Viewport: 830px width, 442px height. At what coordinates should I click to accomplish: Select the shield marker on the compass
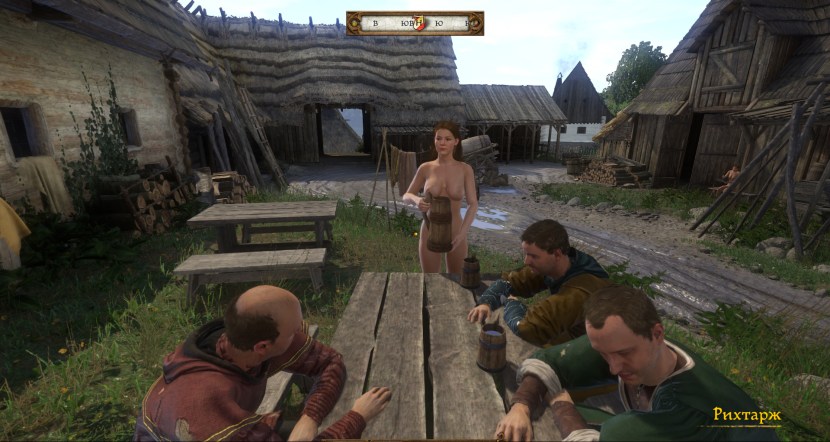pyautogui.click(x=419, y=23)
